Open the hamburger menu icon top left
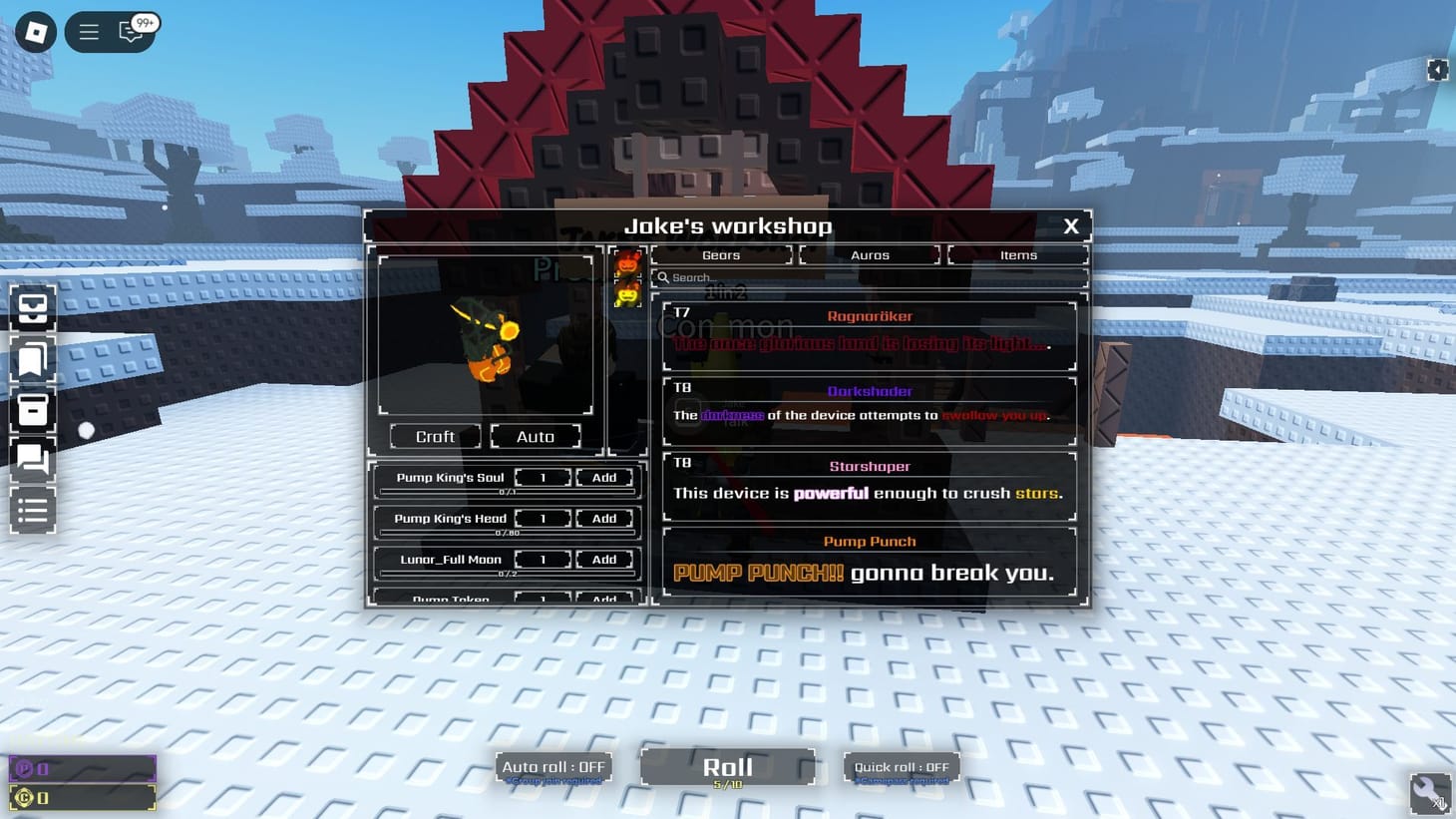This screenshot has height=819, width=1456. point(88,31)
